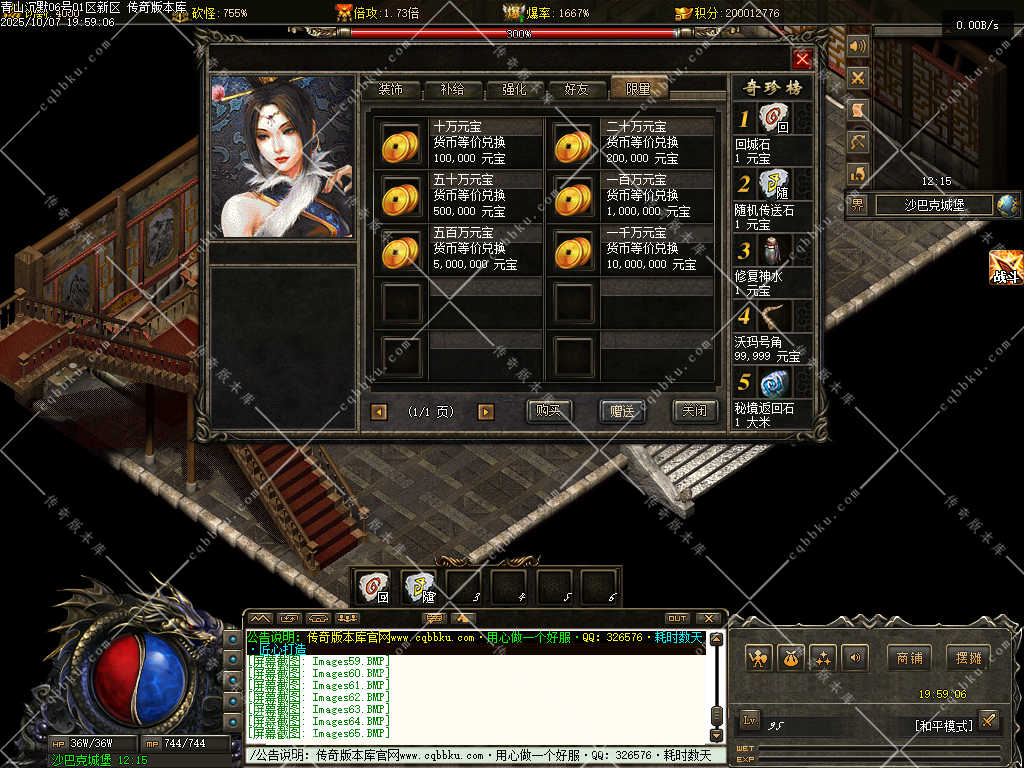
Task: Open the 补给 shop tab
Action: (452, 89)
